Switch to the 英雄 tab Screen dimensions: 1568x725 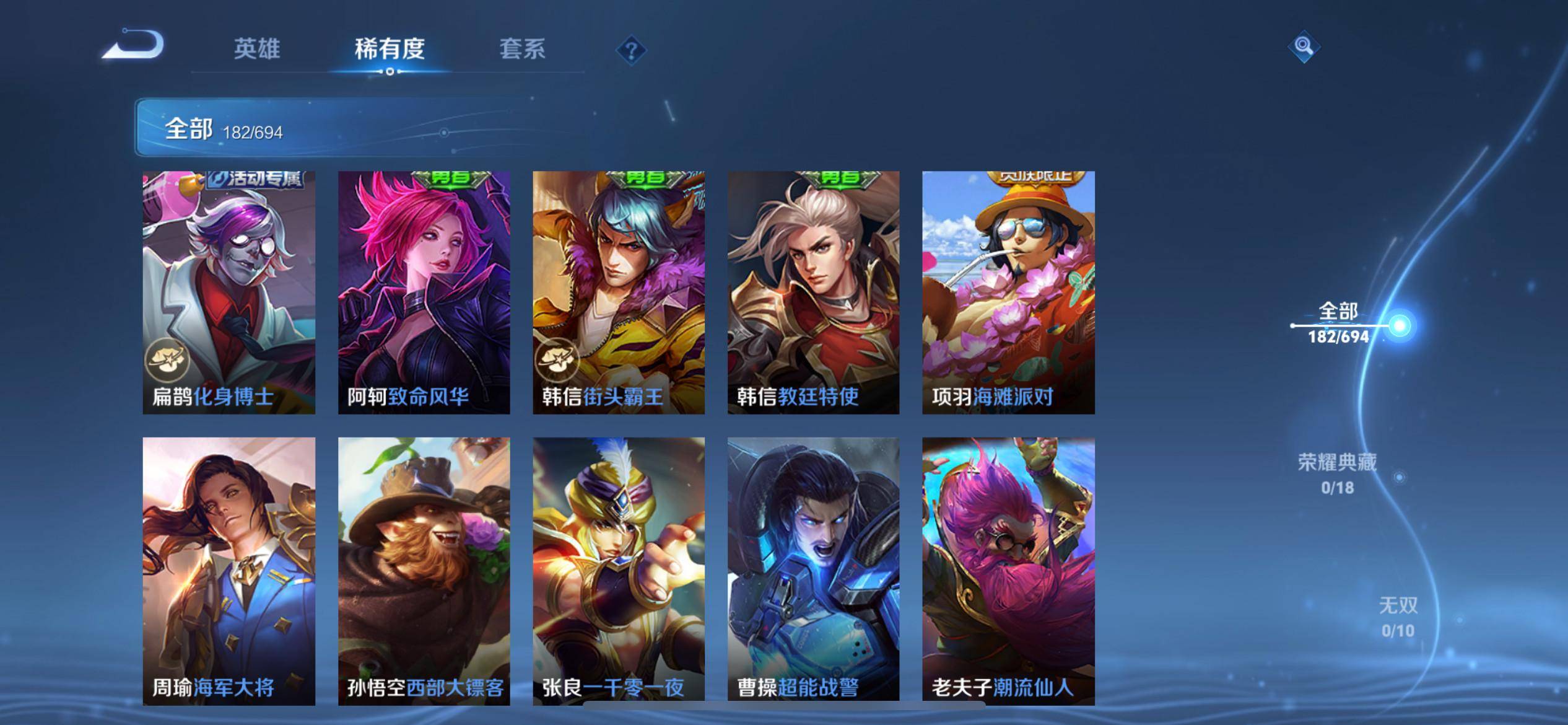(257, 49)
